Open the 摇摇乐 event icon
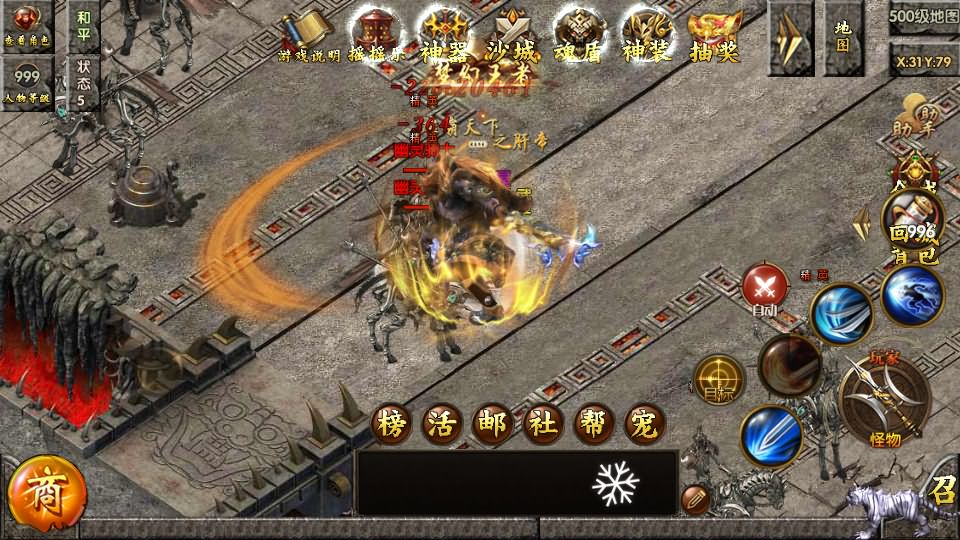Viewport: 960px width, 540px height. click(375, 37)
